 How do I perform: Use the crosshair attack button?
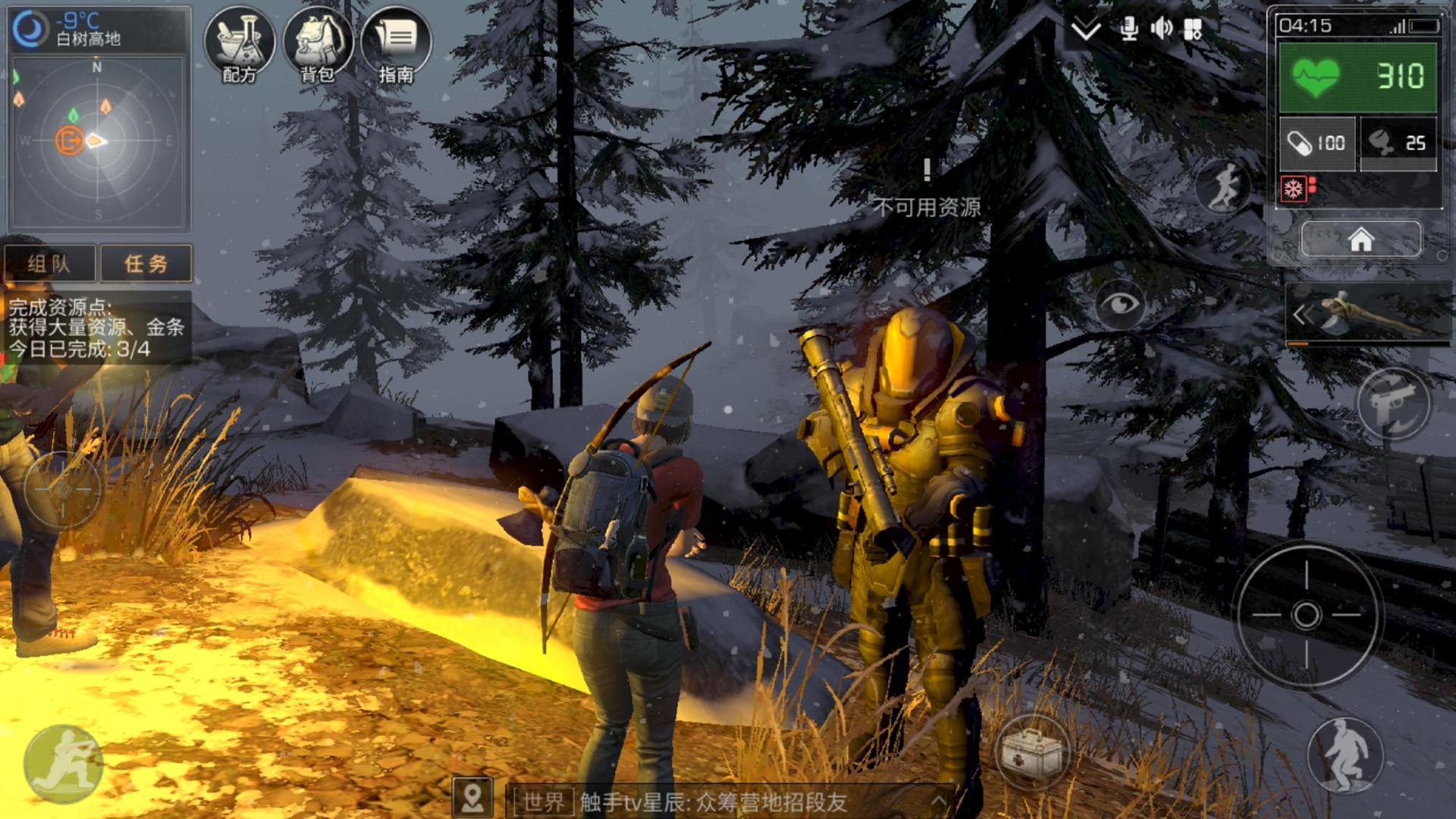pos(1307,614)
